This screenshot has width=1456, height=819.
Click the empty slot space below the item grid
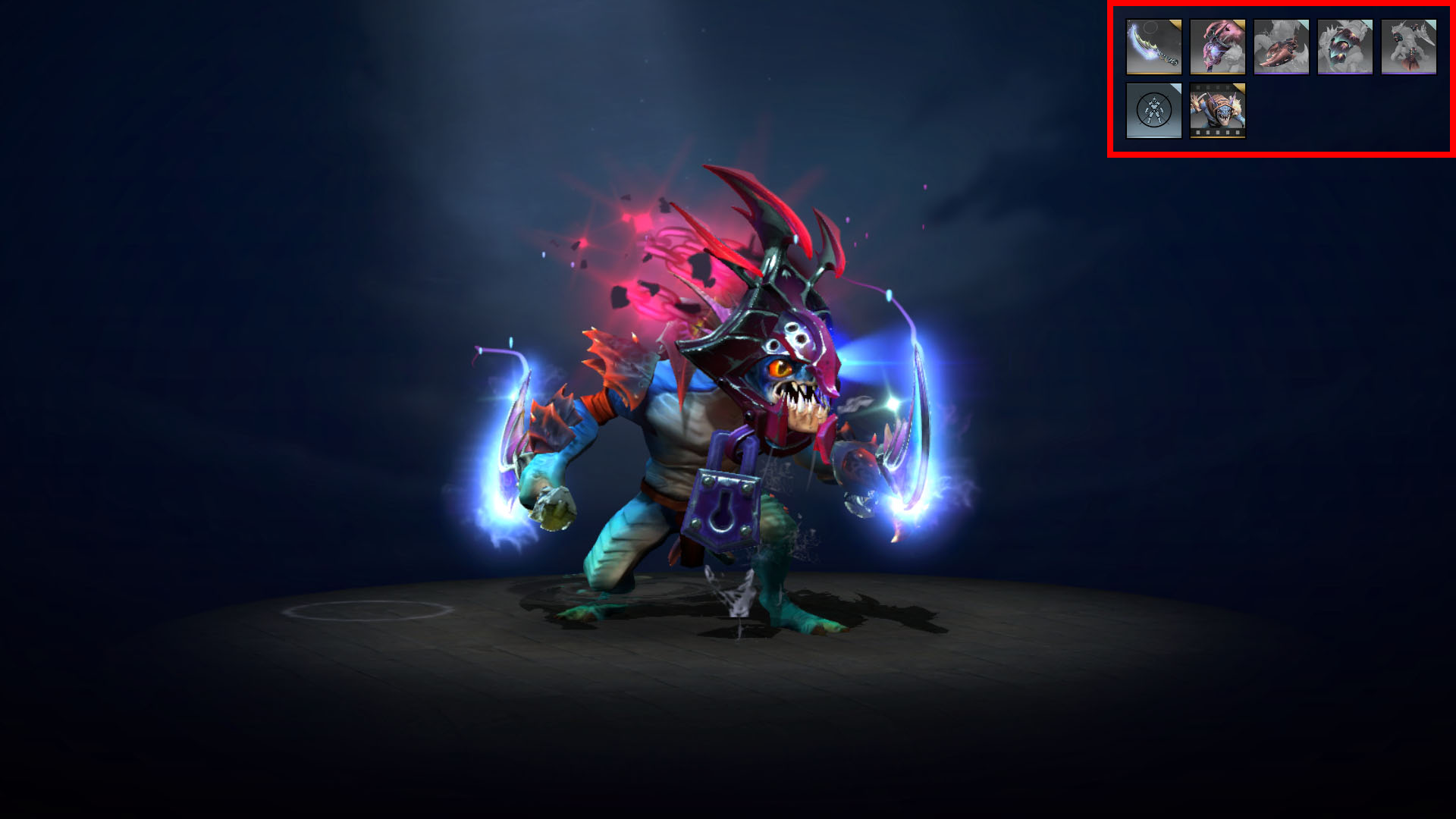[1327, 114]
